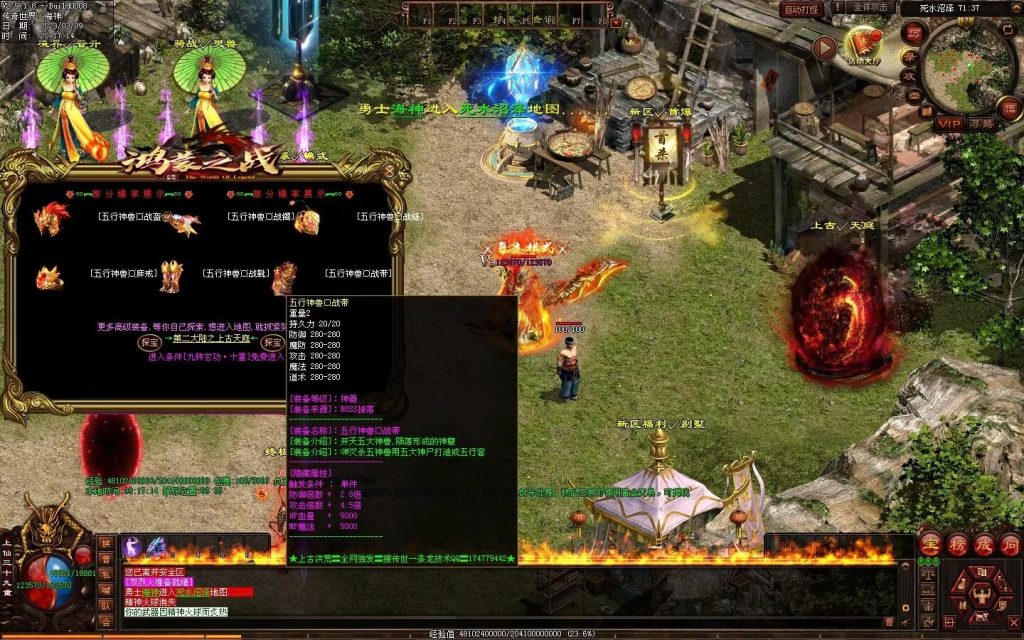Toggle the 自动打怪 auto-fight button
The height and width of the screenshot is (640, 1024).
(802, 9)
